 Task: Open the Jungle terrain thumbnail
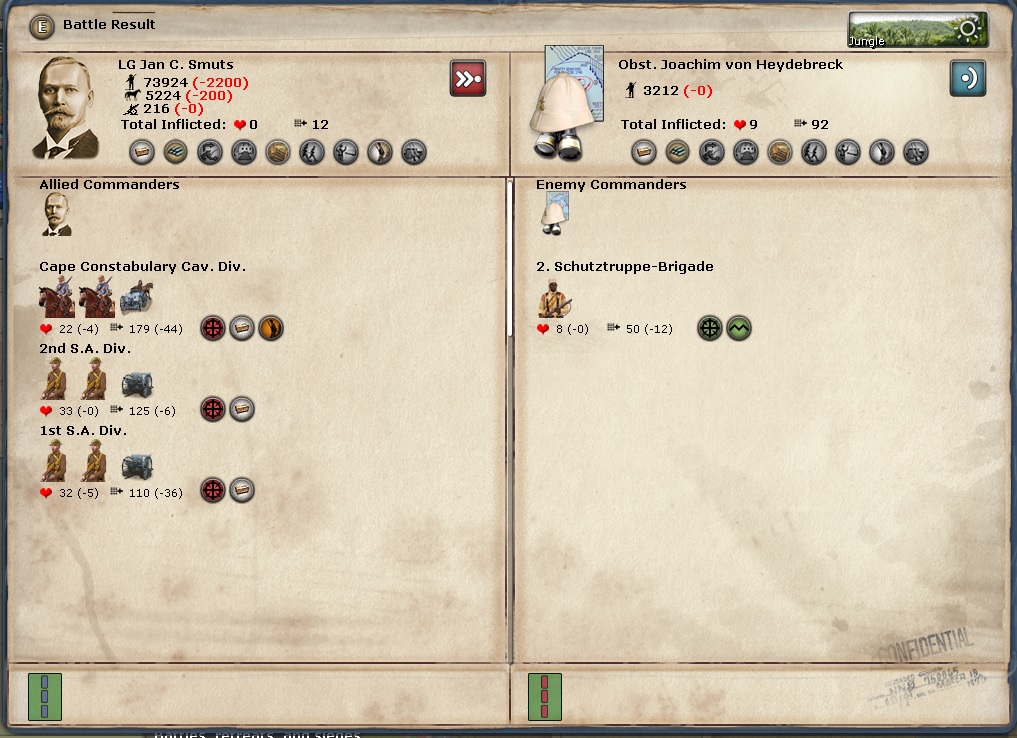tap(917, 29)
